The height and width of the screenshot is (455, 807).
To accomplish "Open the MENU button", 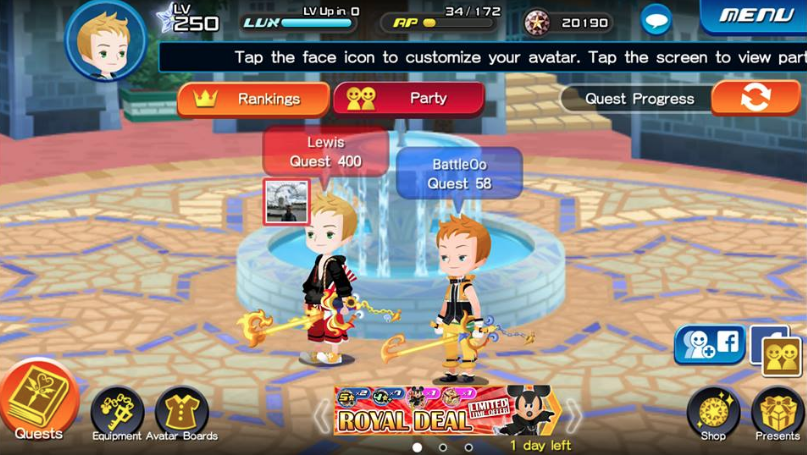I will [756, 16].
